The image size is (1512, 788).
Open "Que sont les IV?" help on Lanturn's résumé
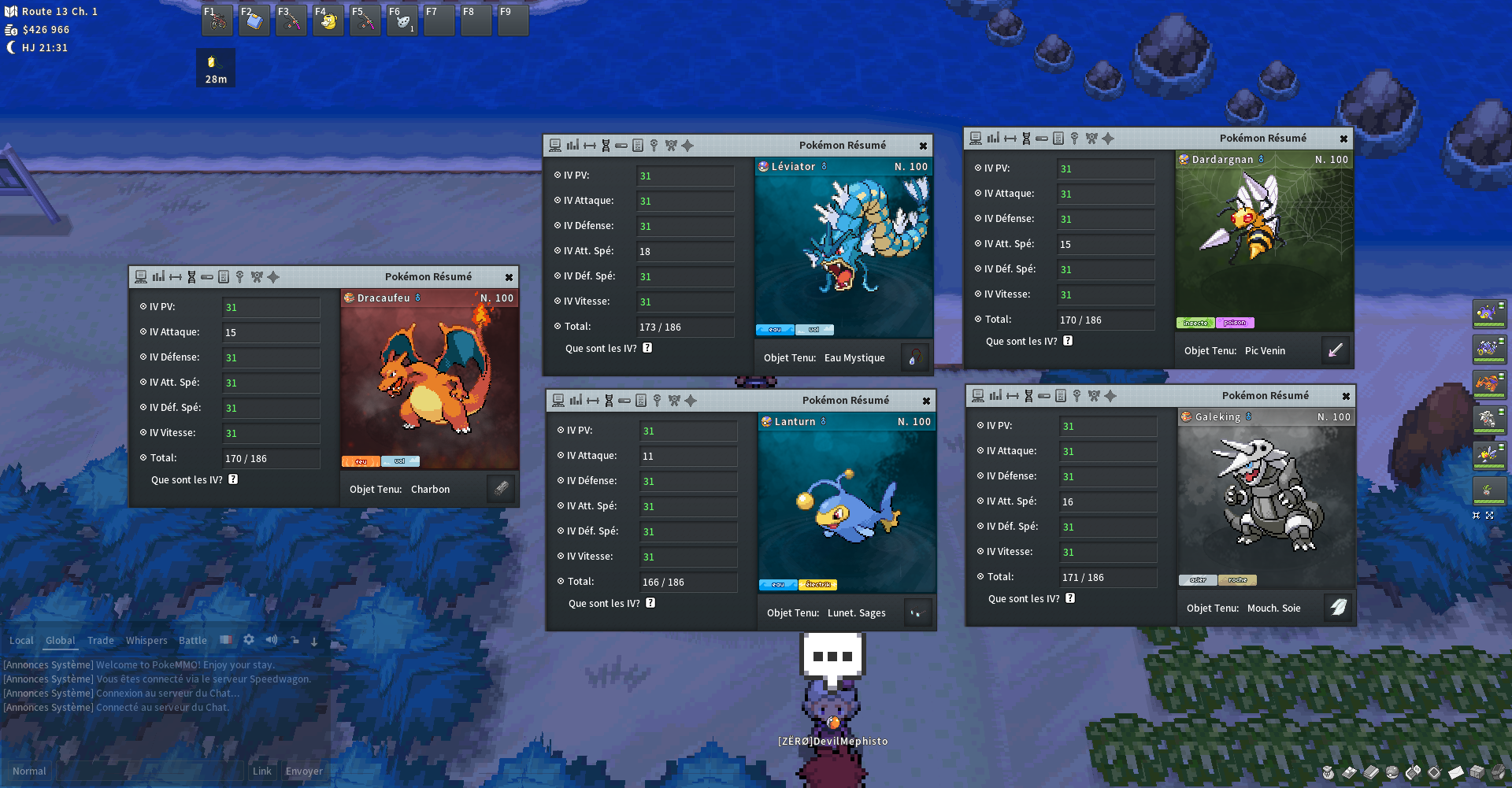tap(650, 603)
